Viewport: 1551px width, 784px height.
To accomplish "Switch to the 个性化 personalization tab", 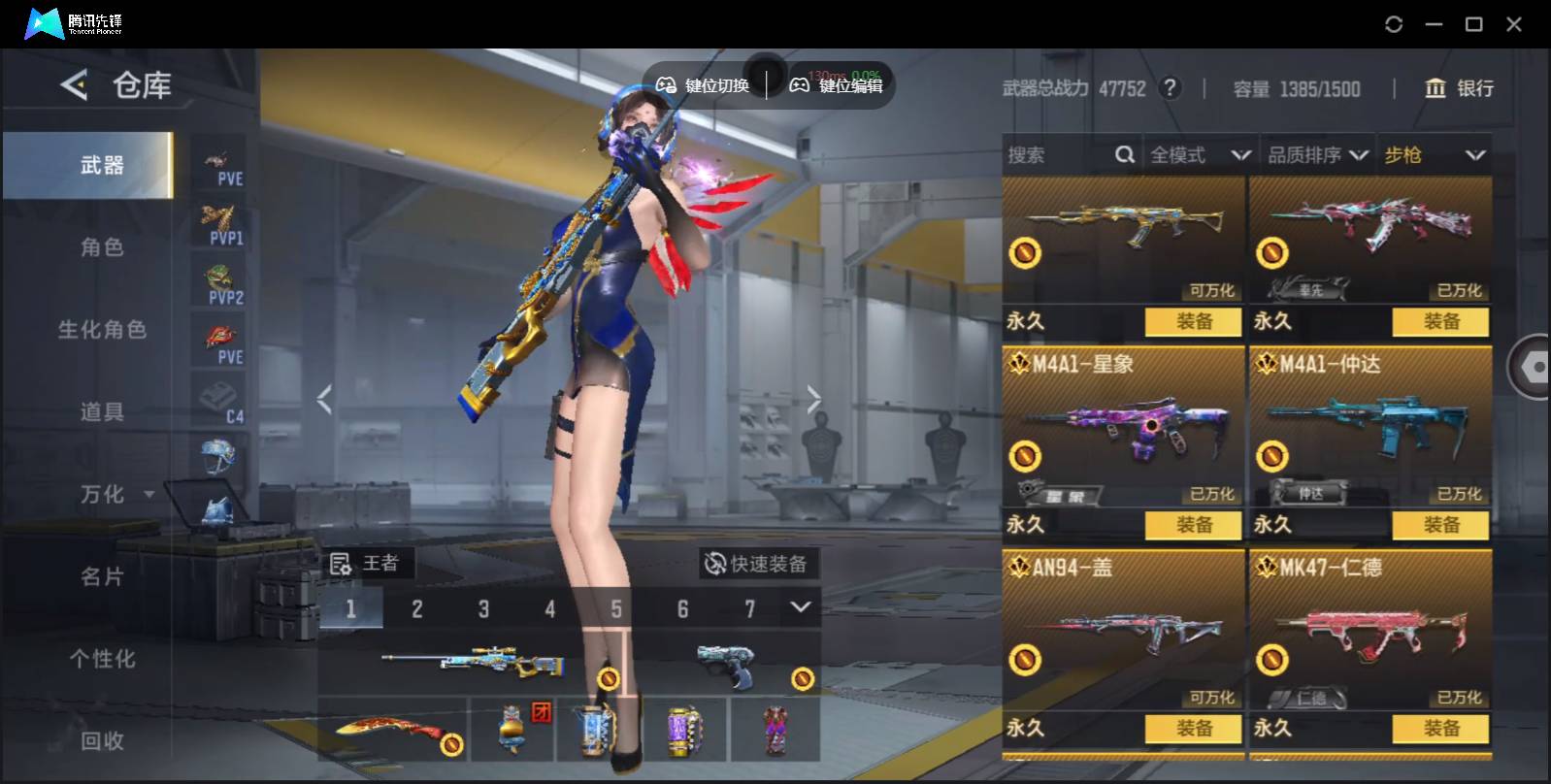I will coord(102,659).
